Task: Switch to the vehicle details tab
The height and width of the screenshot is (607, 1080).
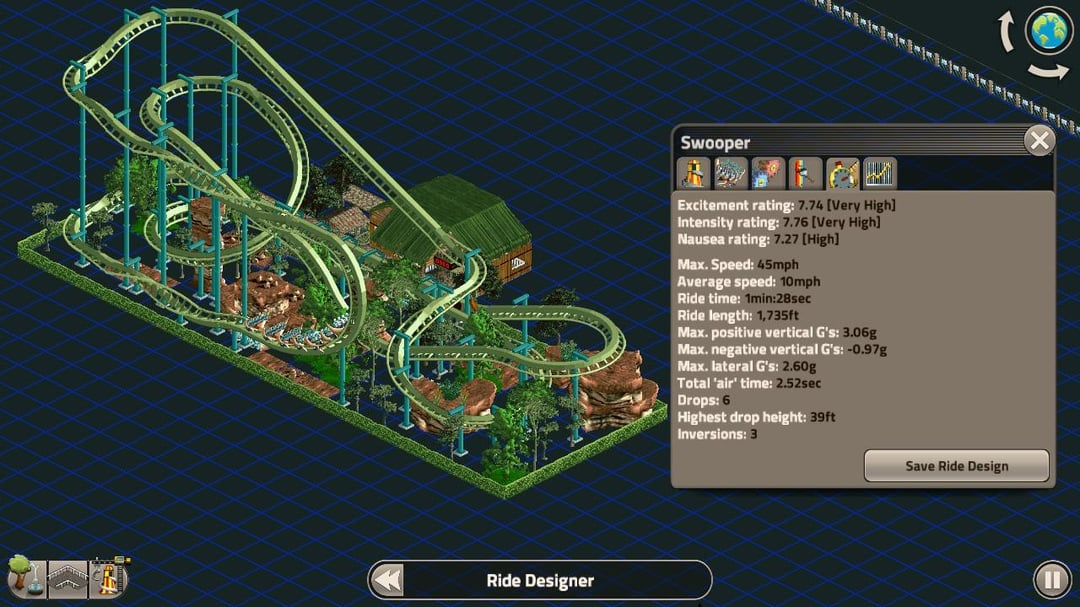Action: [x=731, y=173]
